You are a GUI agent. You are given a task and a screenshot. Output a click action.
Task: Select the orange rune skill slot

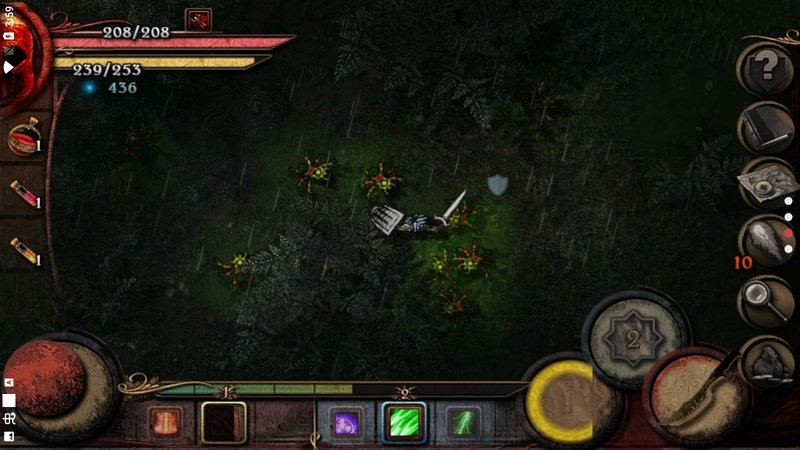coord(164,422)
